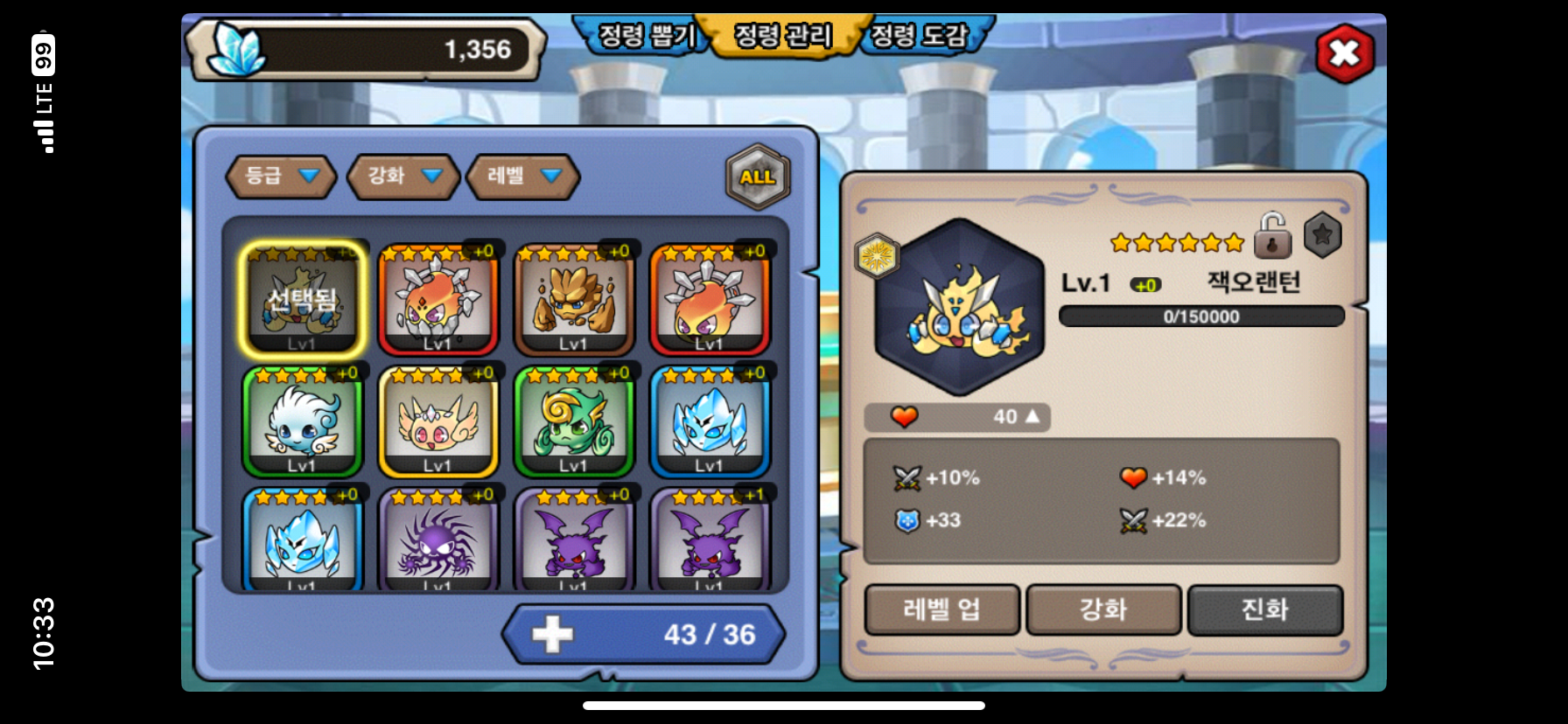The image size is (1568, 724).
Task: Choose the 진화 button
Action: point(1264,609)
